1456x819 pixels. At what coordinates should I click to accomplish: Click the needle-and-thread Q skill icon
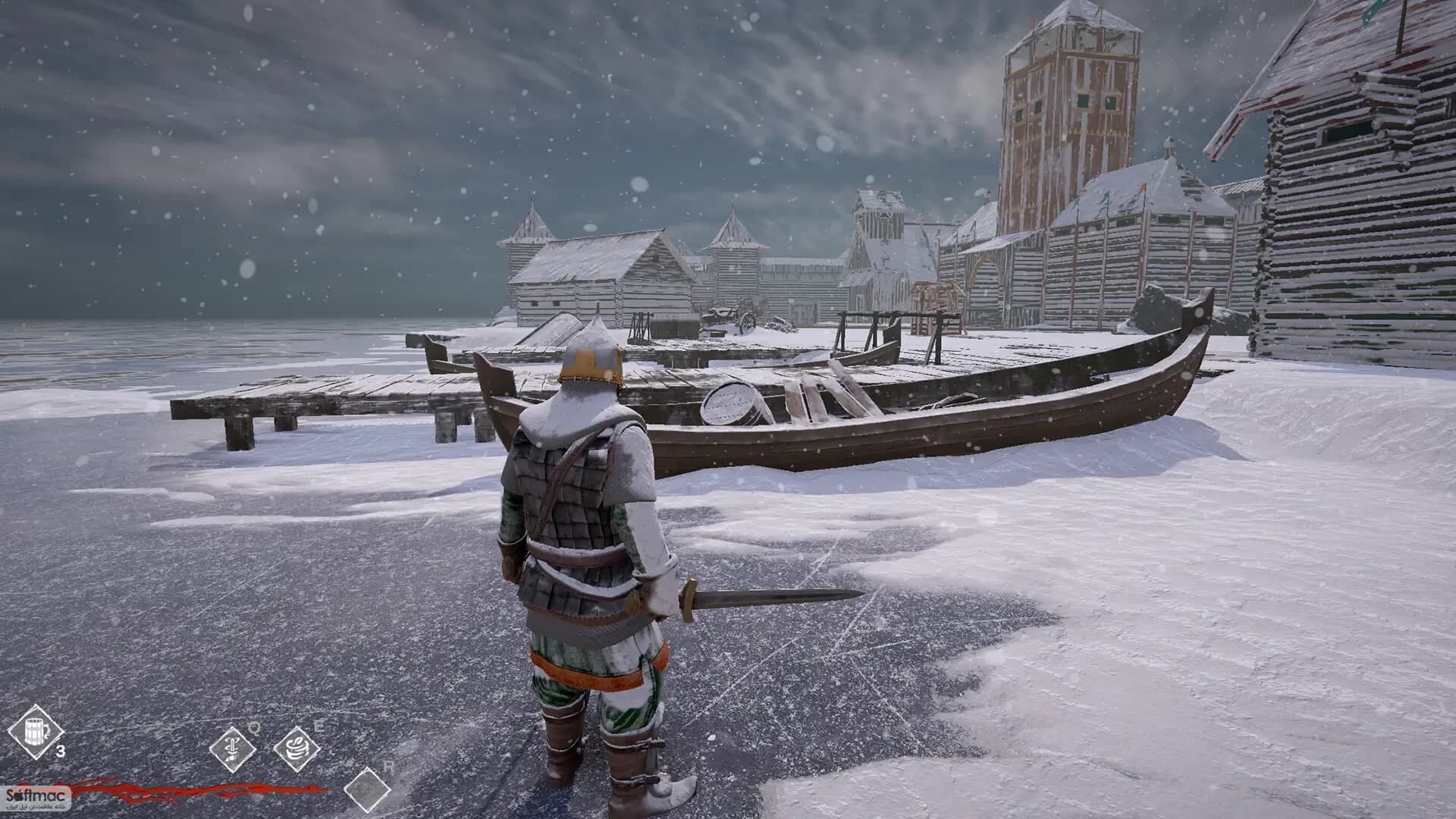click(x=232, y=750)
